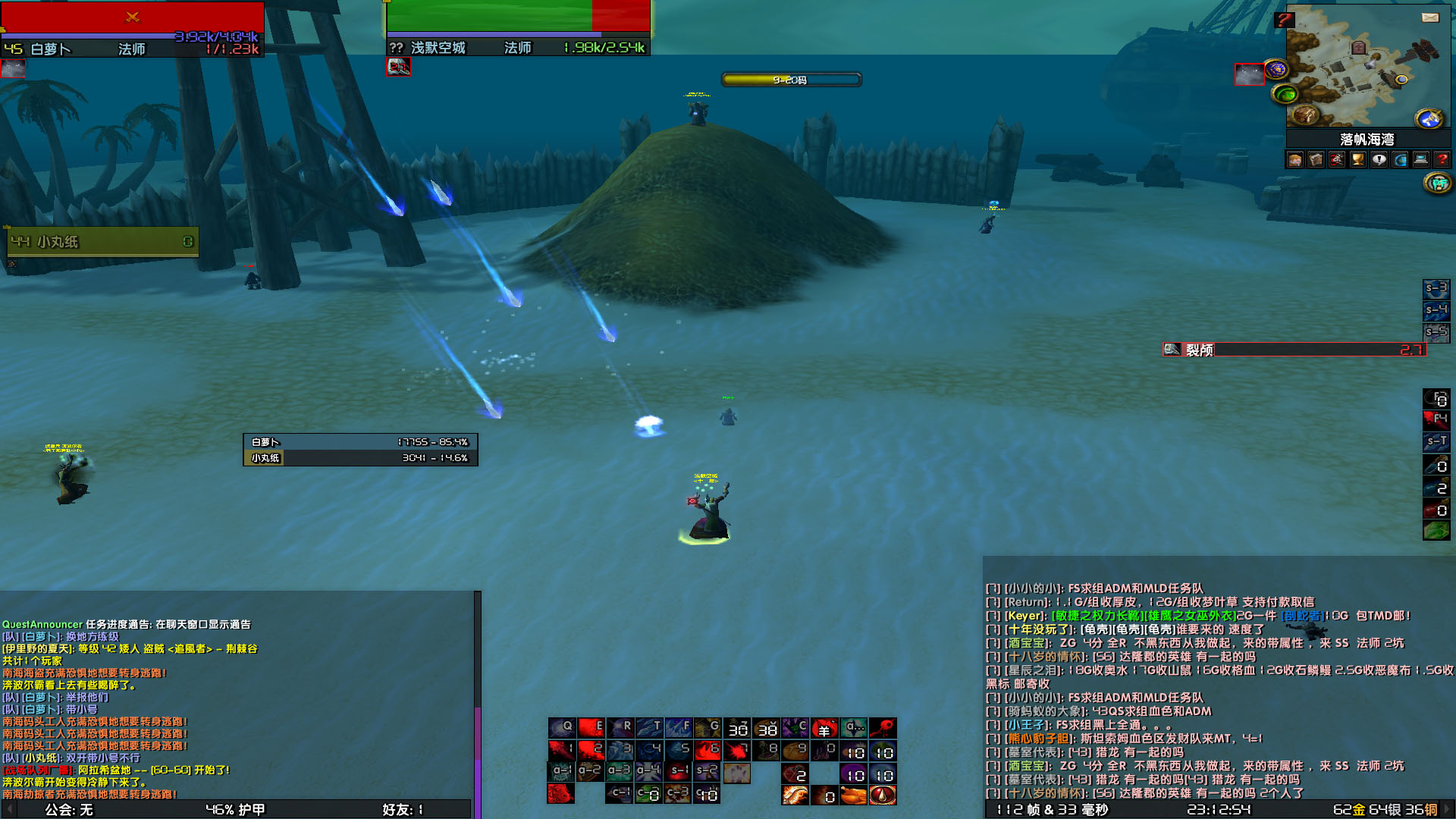This screenshot has width=1456, height=819.
Task: Open the world map globe icon under the minimap
Action: click(x=1401, y=159)
